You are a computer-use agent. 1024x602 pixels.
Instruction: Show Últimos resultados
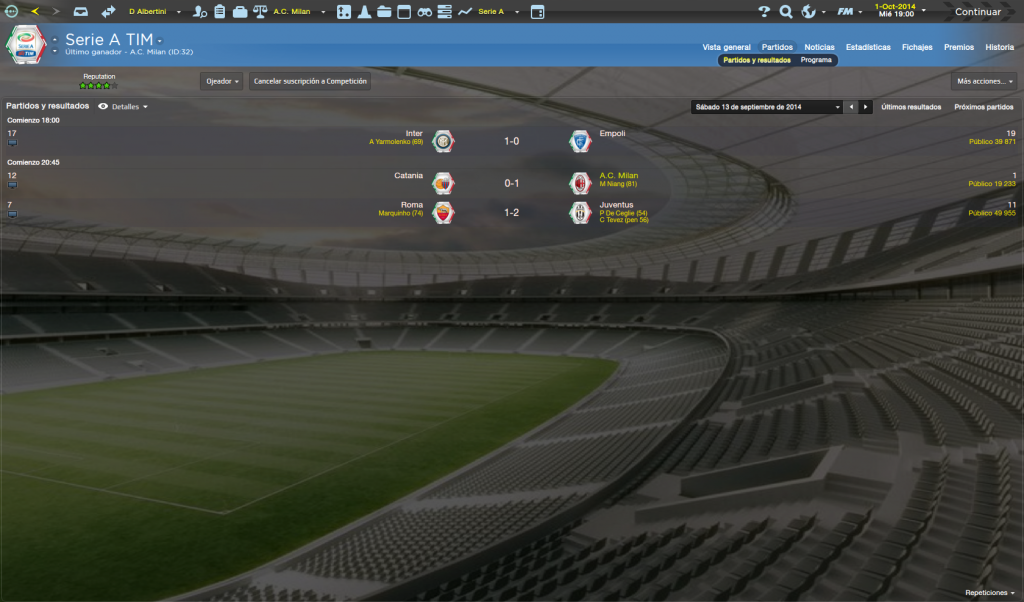click(911, 107)
